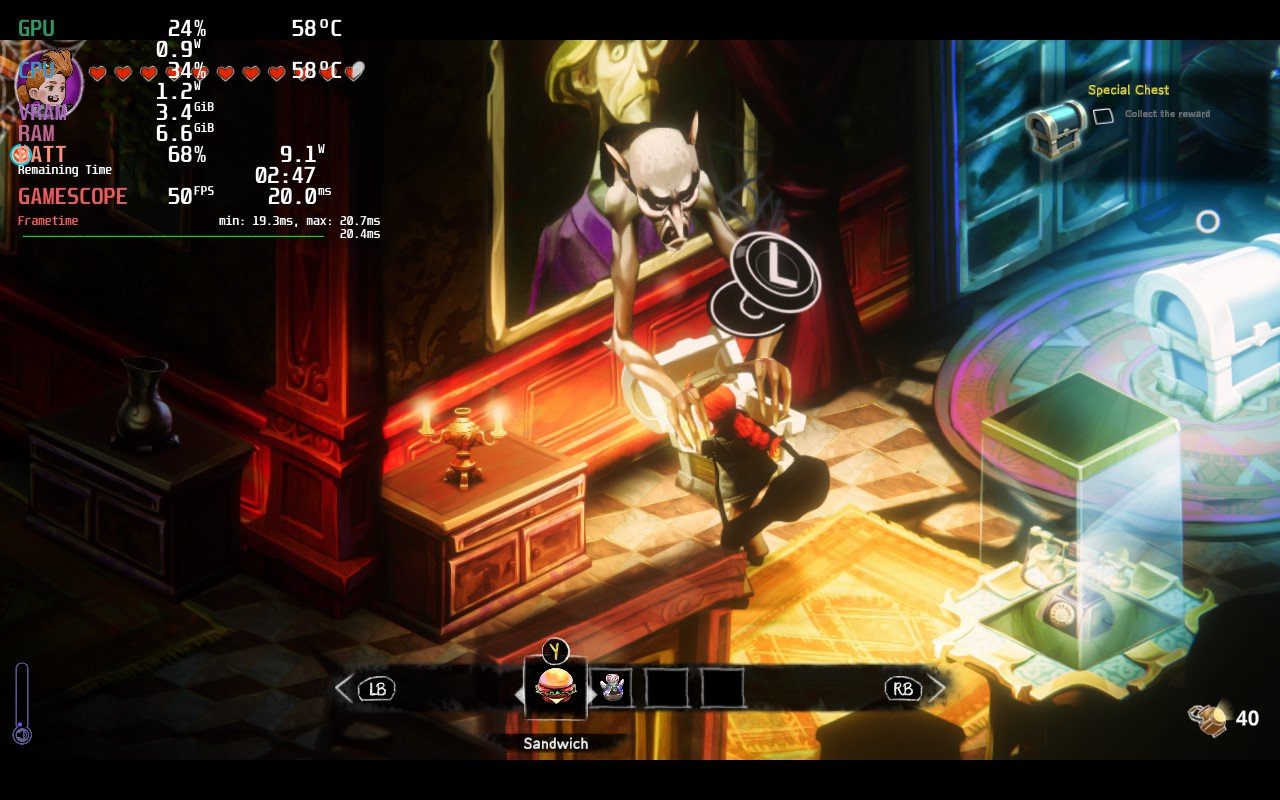The height and width of the screenshot is (800, 1280).
Task: Select the Sandwich slot in the hotbar
Action: coord(555,688)
